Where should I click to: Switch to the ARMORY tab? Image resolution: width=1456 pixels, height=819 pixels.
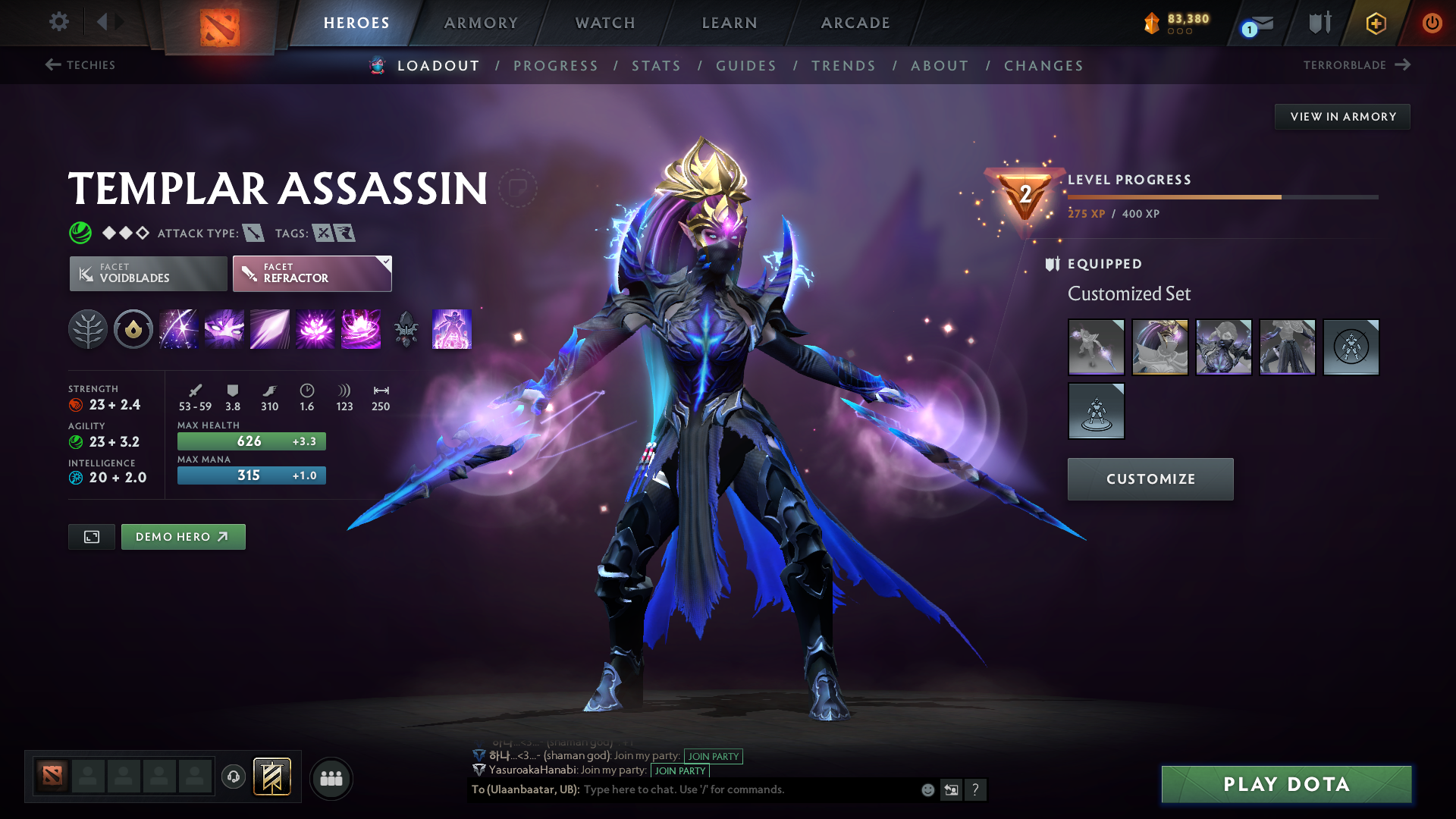click(480, 23)
